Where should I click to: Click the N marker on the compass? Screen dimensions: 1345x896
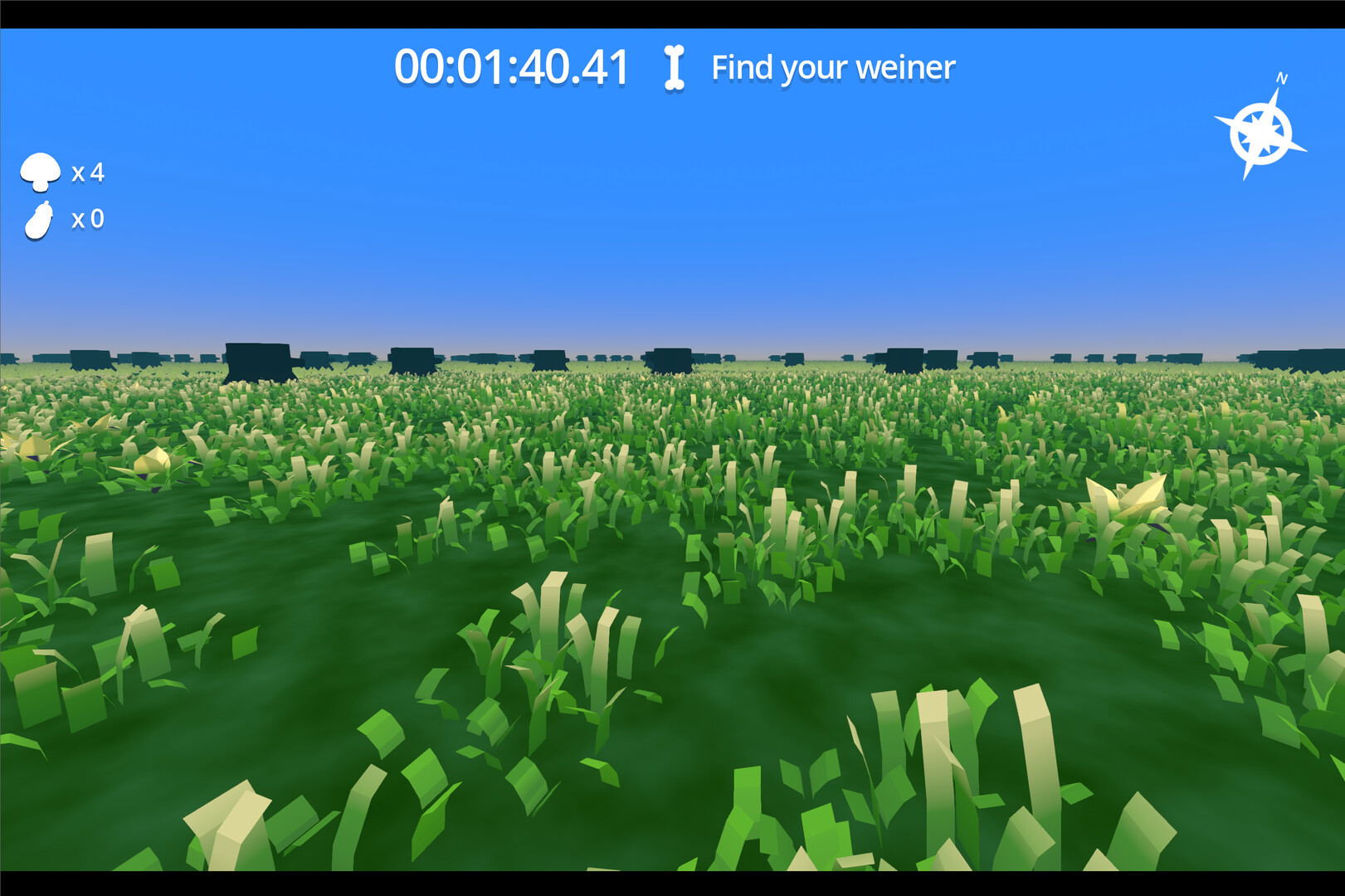pos(1281,77)
